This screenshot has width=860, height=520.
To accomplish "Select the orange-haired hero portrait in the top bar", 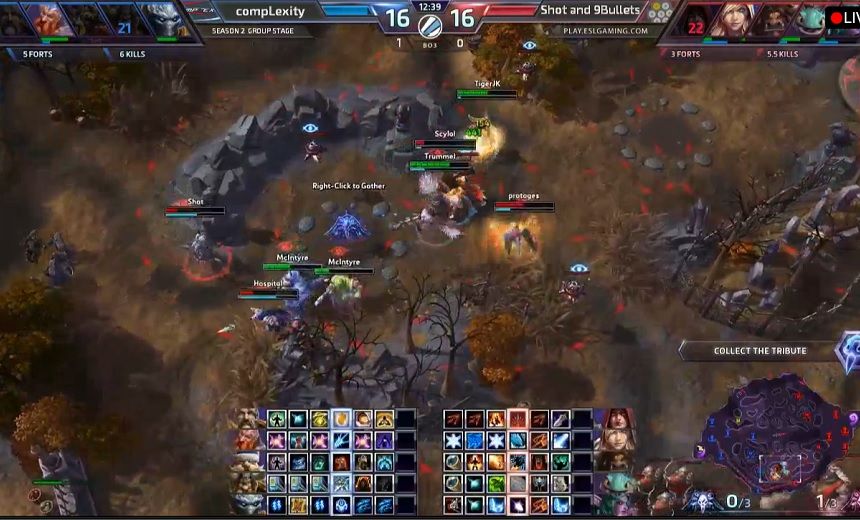I will [x=46, y=20].
